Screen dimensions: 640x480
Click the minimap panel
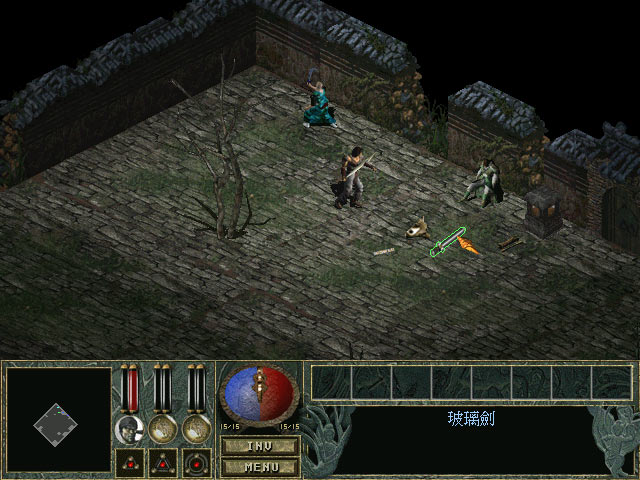pos(57,420)
